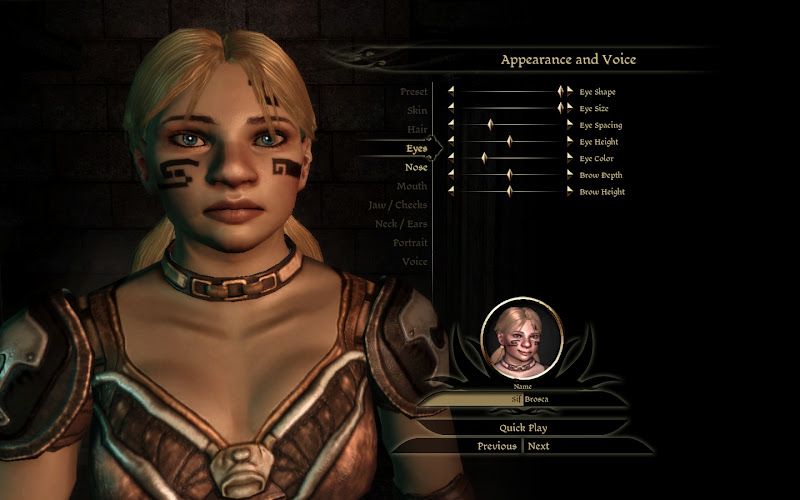Switch to the Preset category

coord(414,92)
